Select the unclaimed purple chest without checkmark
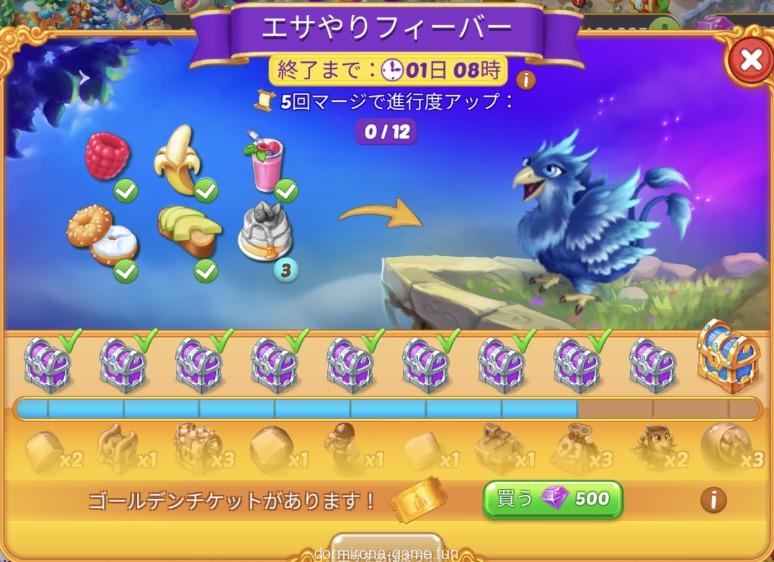 pos(653,363)
